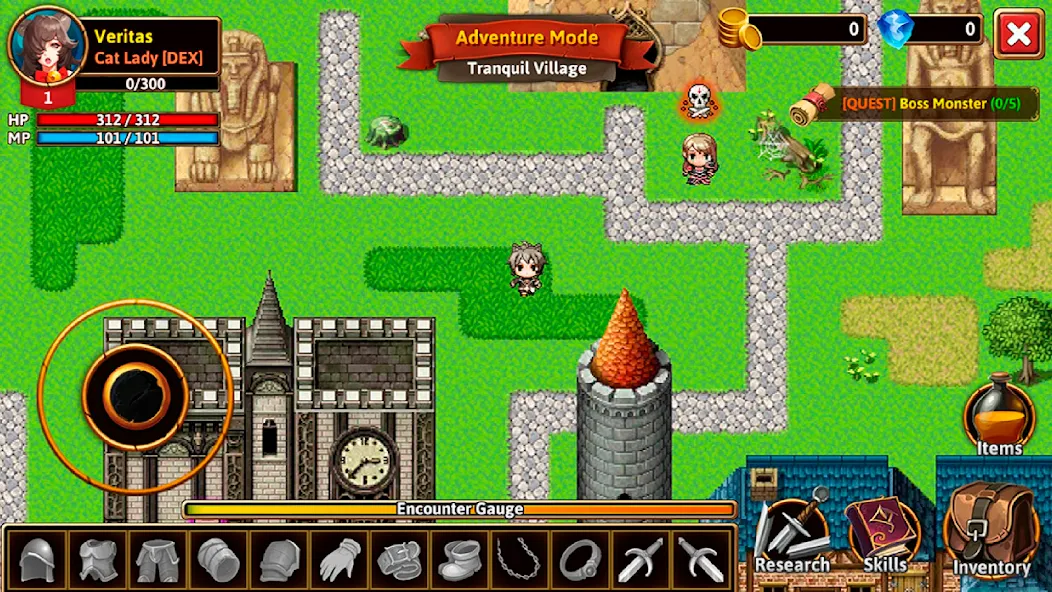Select the helmet equipment slot
This screenshot has width=1052, height=592.
click(x=38, y=558)
